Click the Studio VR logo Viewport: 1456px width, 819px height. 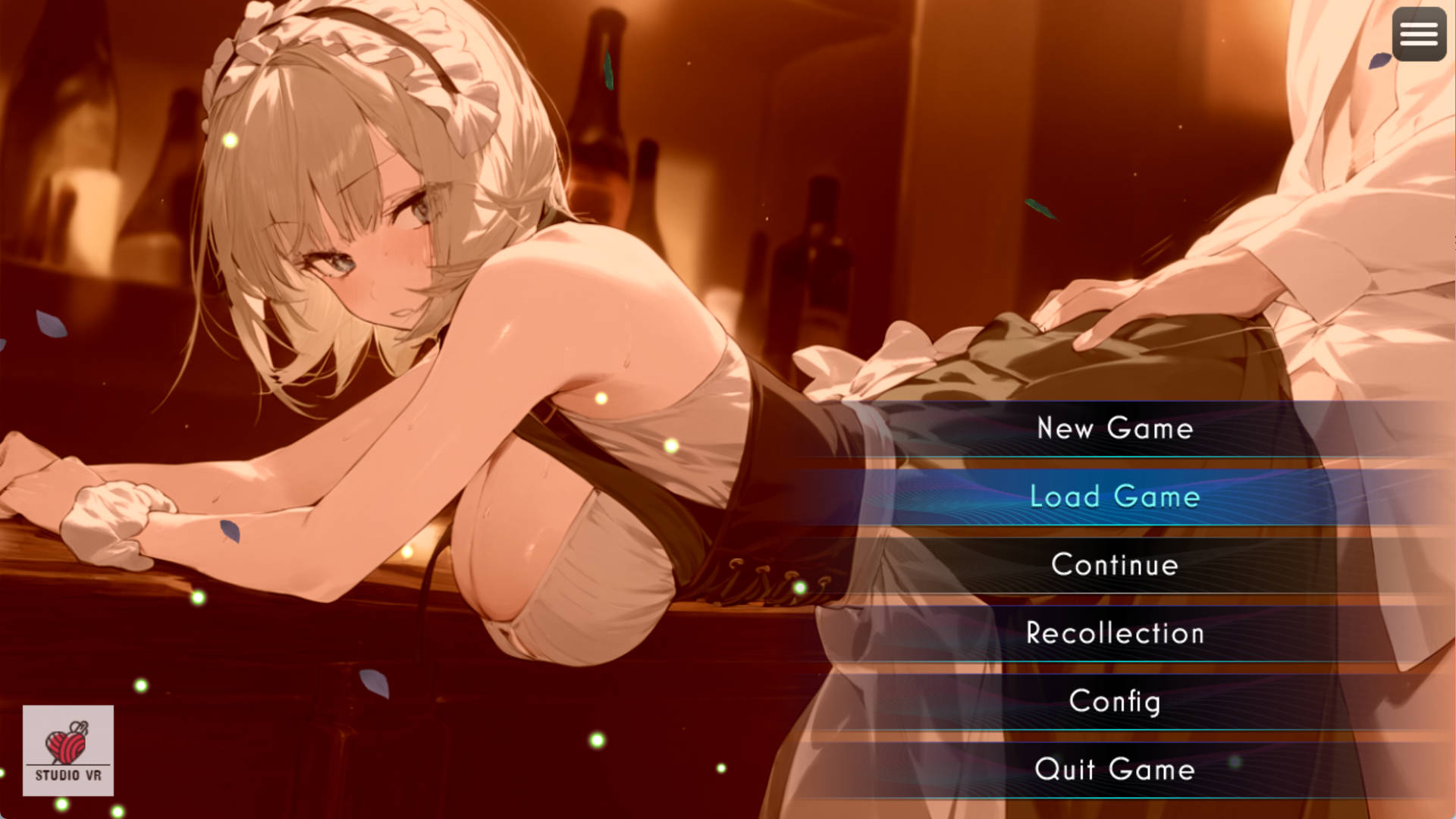click(68, 751)
